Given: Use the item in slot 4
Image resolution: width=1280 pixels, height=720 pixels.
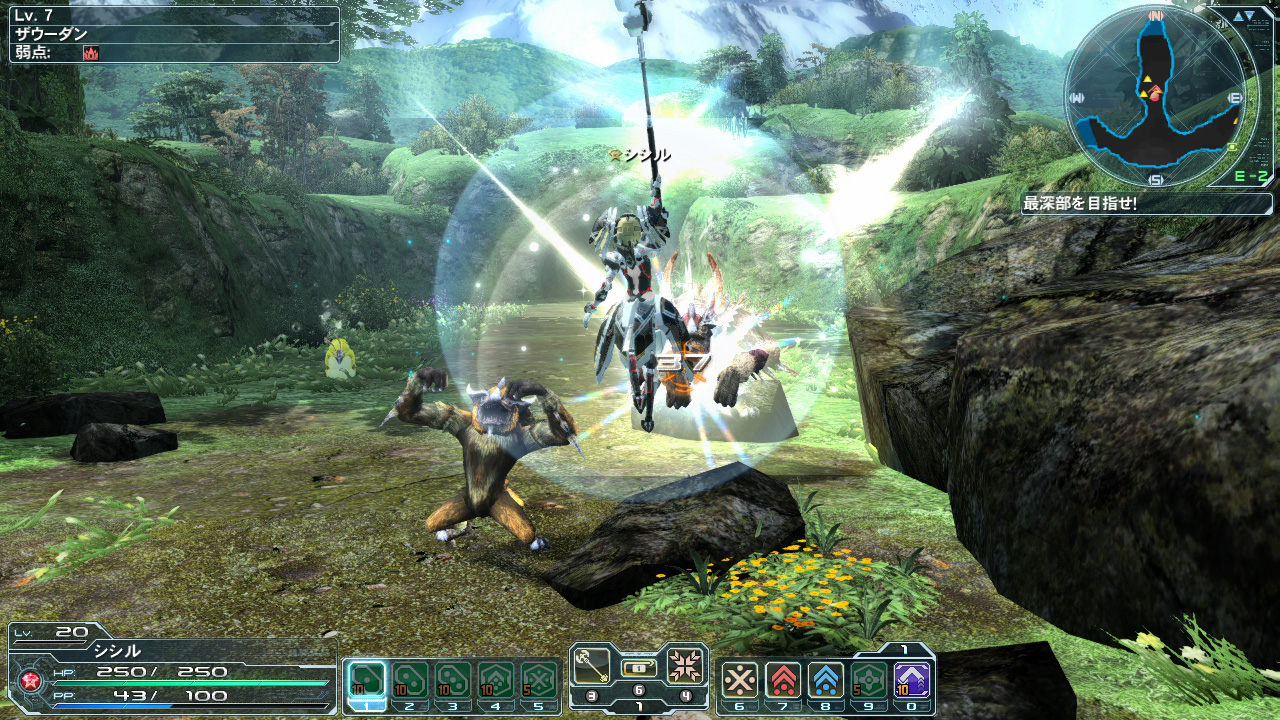Looking at the screenshot, I should (496, 681).
